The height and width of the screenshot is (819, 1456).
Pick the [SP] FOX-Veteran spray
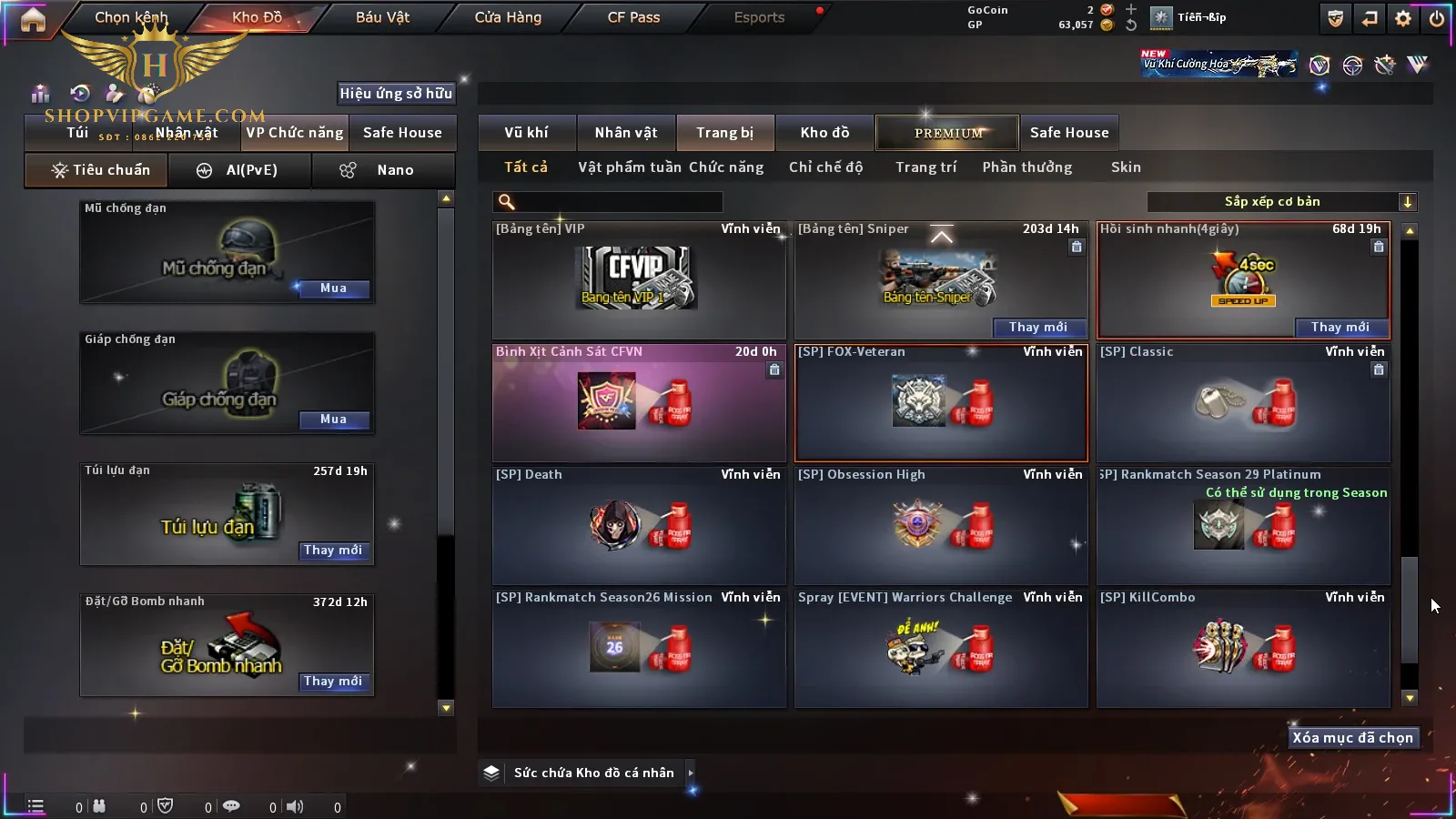click(x=941, y=403)
